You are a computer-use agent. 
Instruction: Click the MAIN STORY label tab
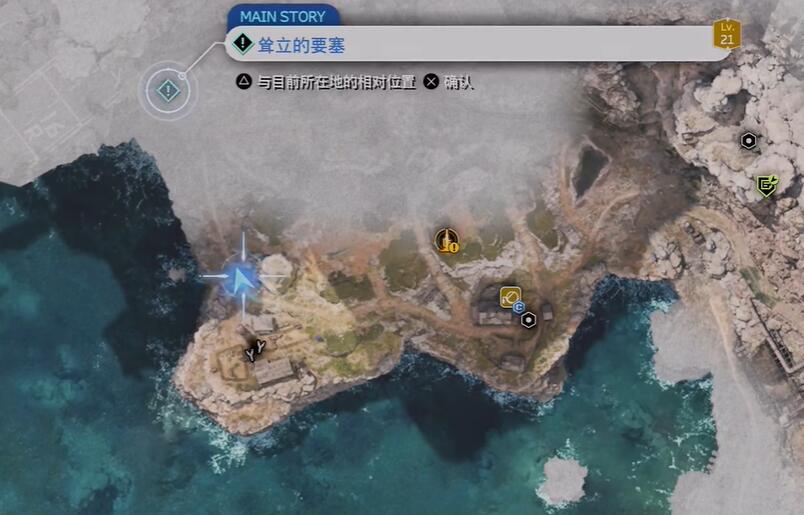click(x=284, y=16)
